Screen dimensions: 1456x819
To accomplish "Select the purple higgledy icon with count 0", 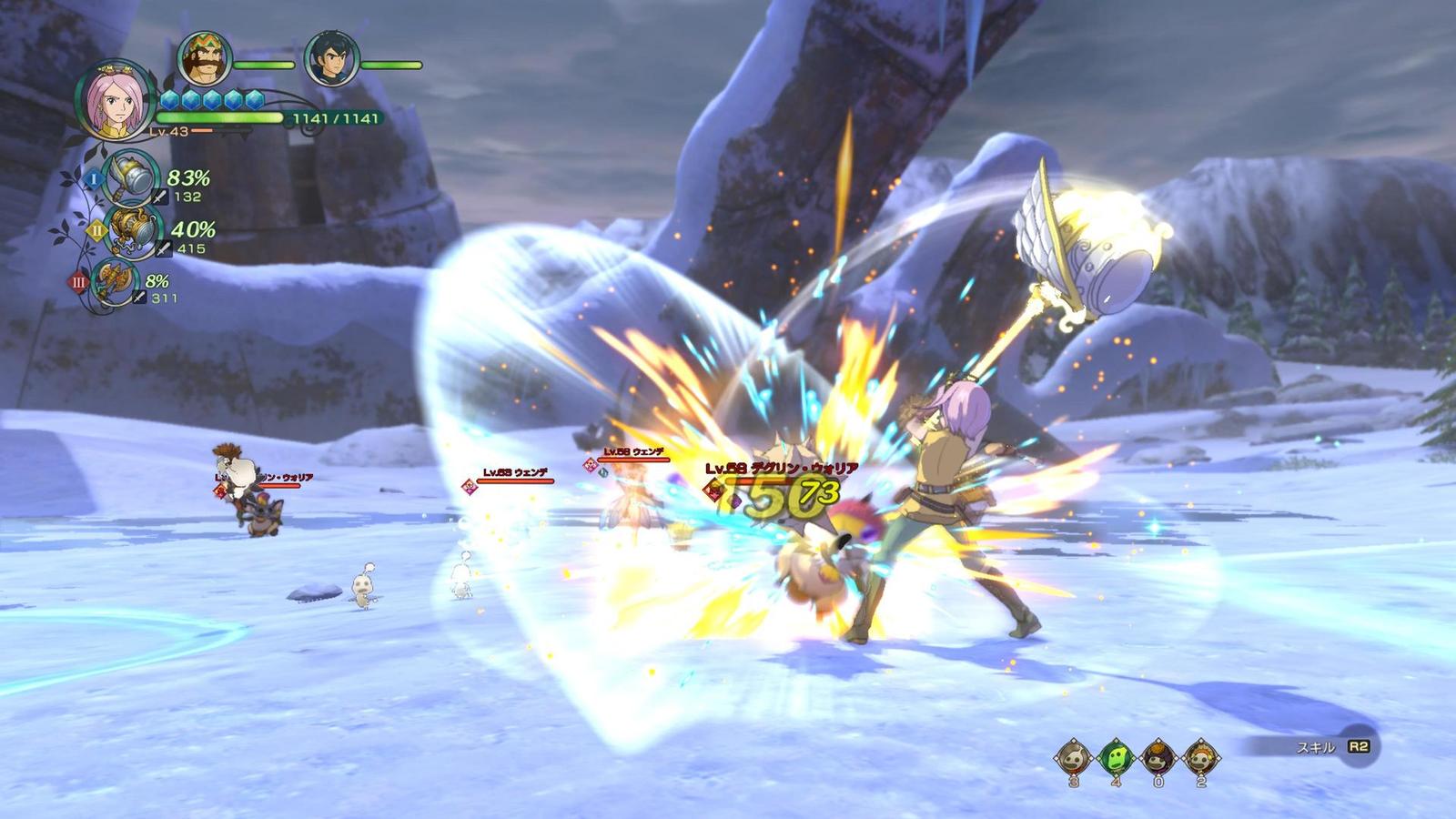I will pos(1158,757).
